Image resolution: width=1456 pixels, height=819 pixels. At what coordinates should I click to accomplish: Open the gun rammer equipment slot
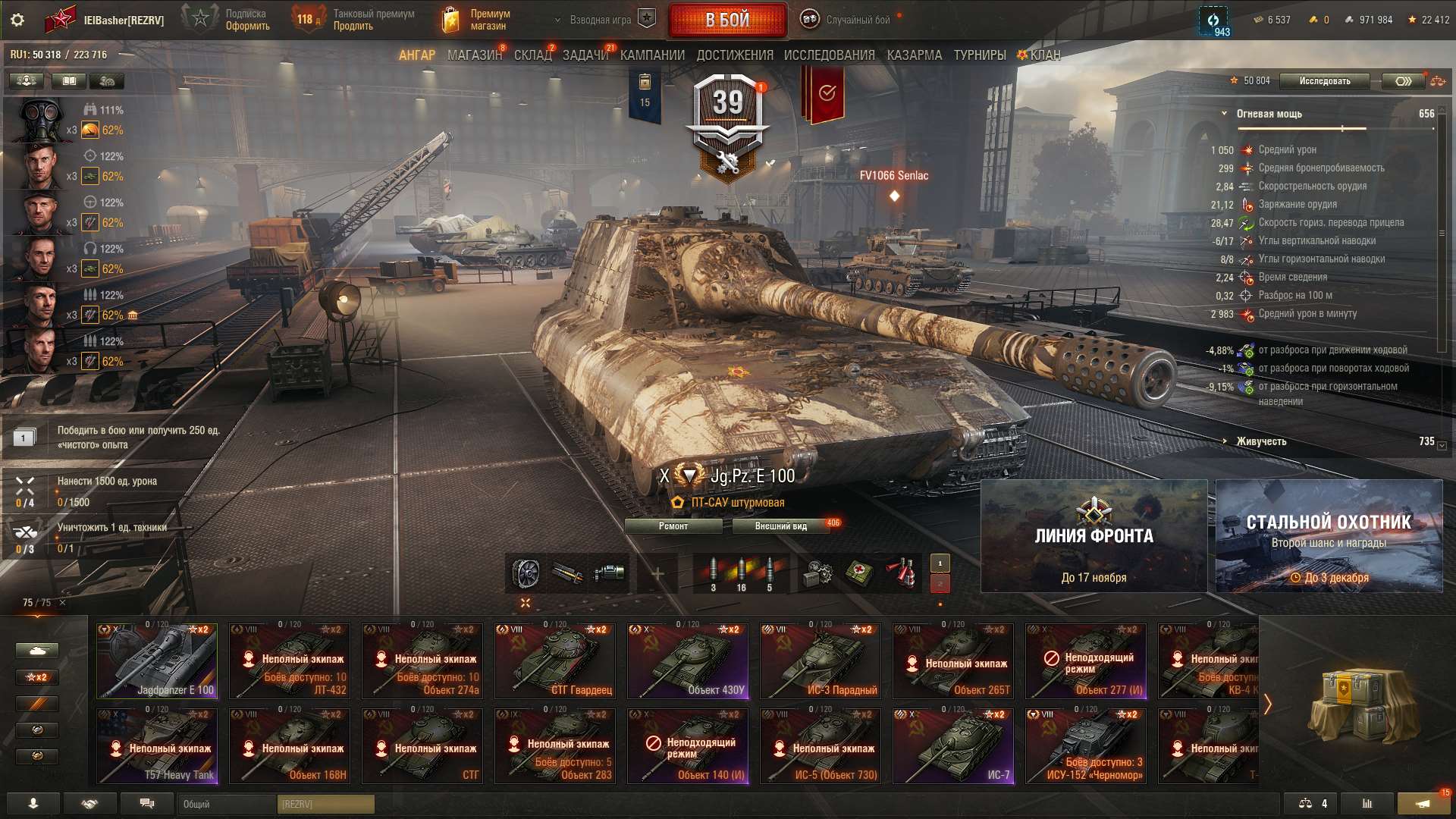pyautogui.click(x=568, y=573)
